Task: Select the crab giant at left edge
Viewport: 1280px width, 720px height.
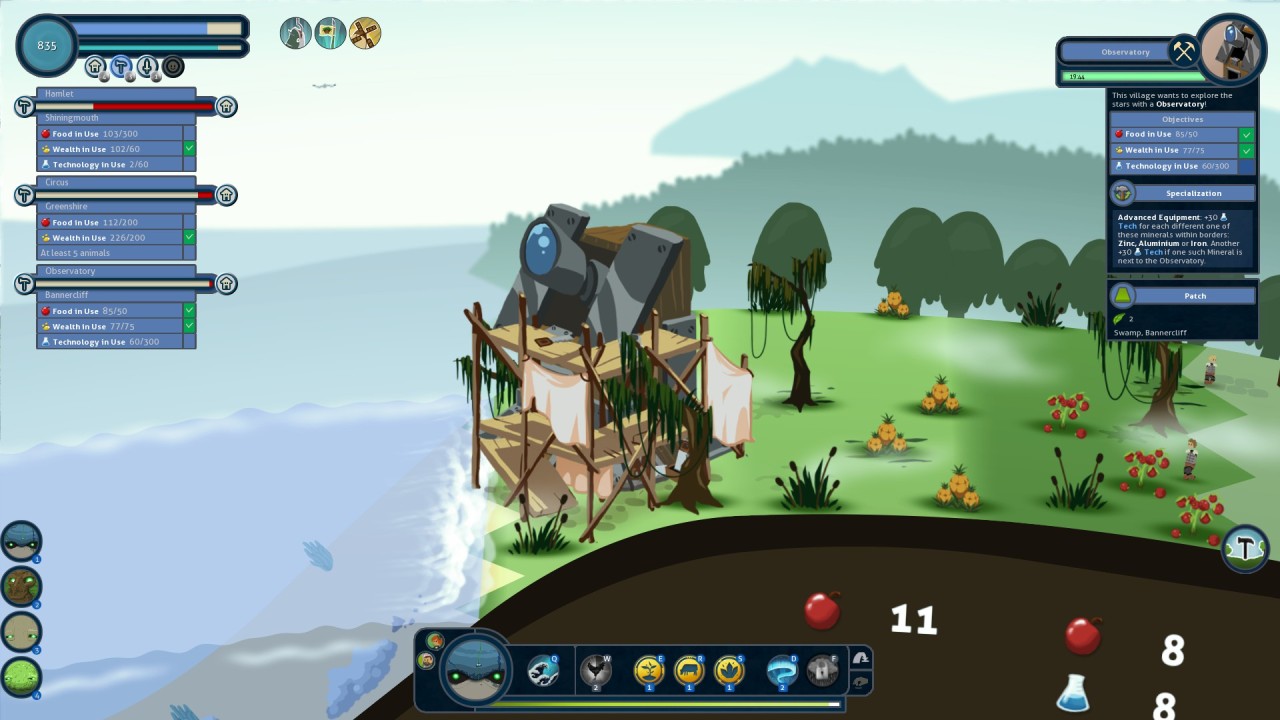Action: pos(21,541)
